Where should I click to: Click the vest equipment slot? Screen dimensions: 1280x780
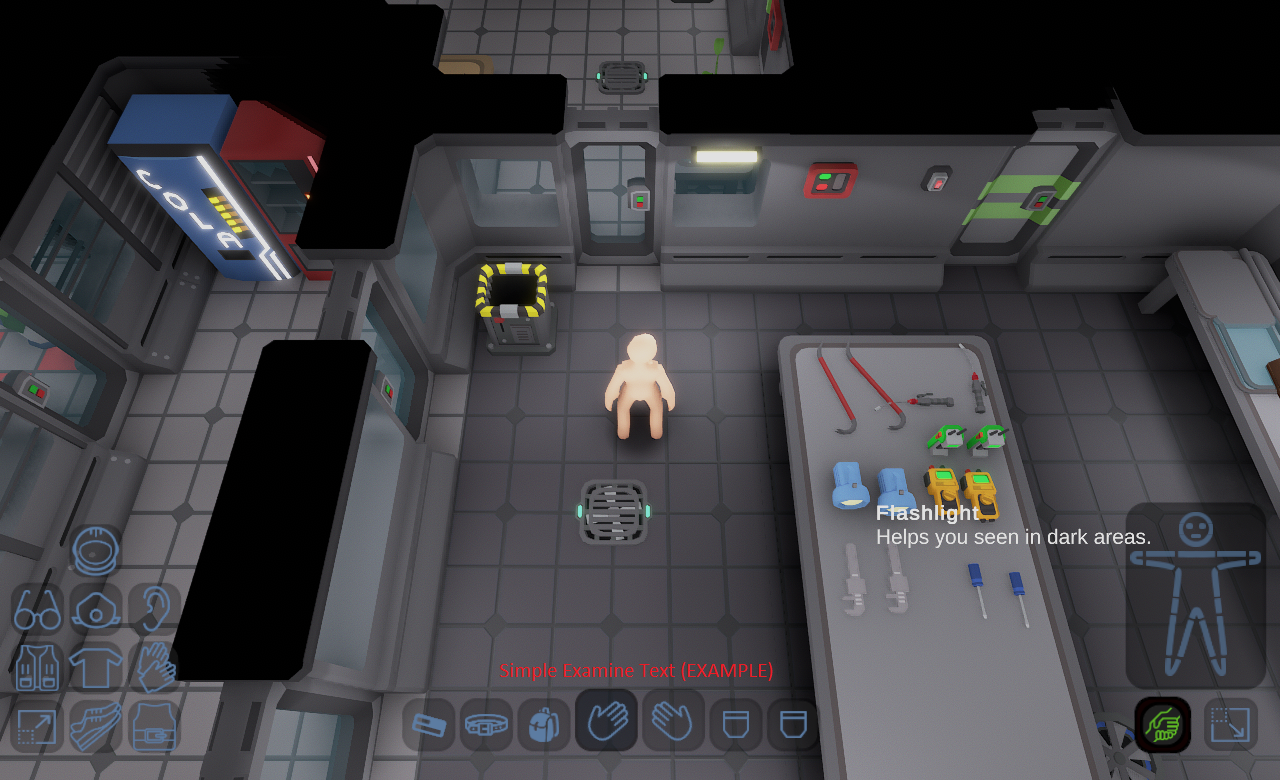38,665
